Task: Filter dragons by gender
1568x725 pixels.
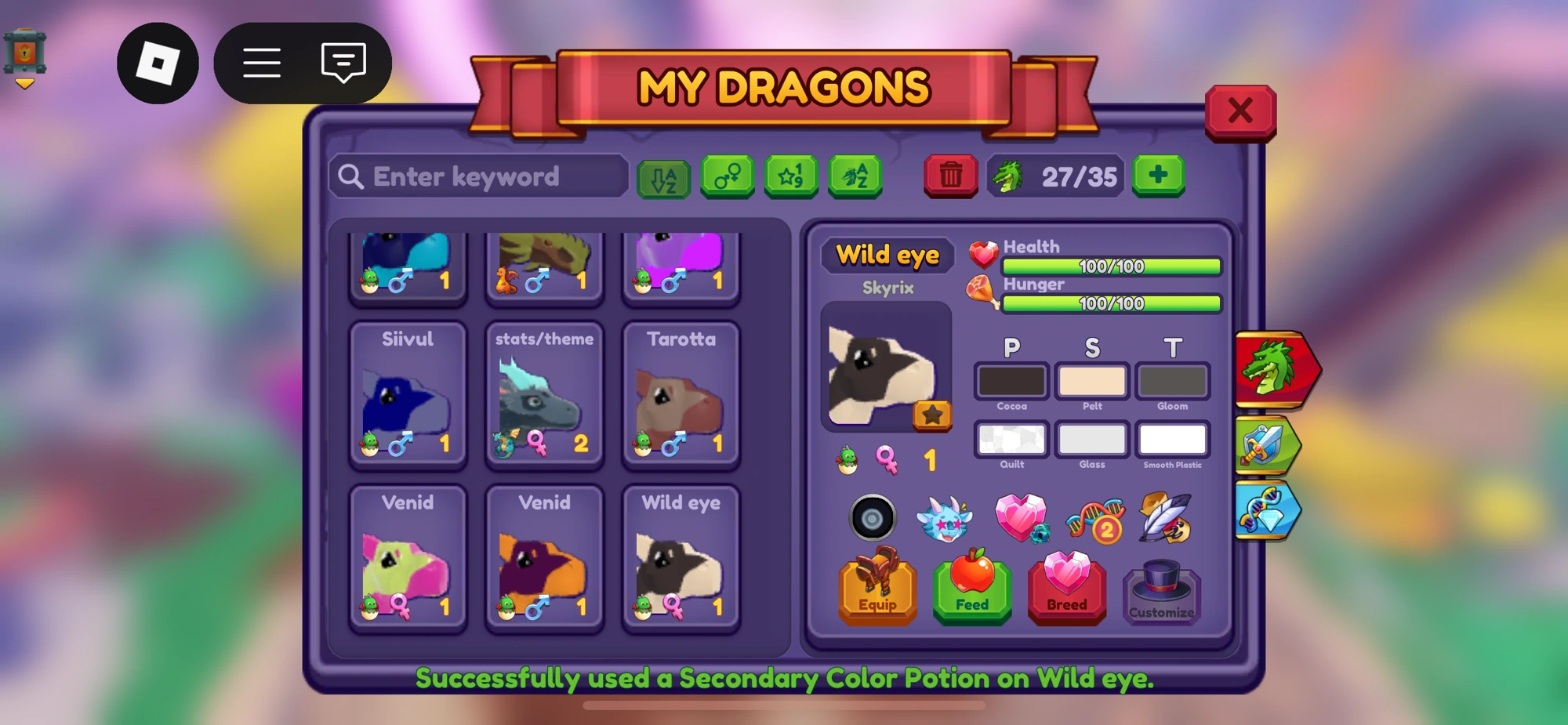Action: point(728,176)
